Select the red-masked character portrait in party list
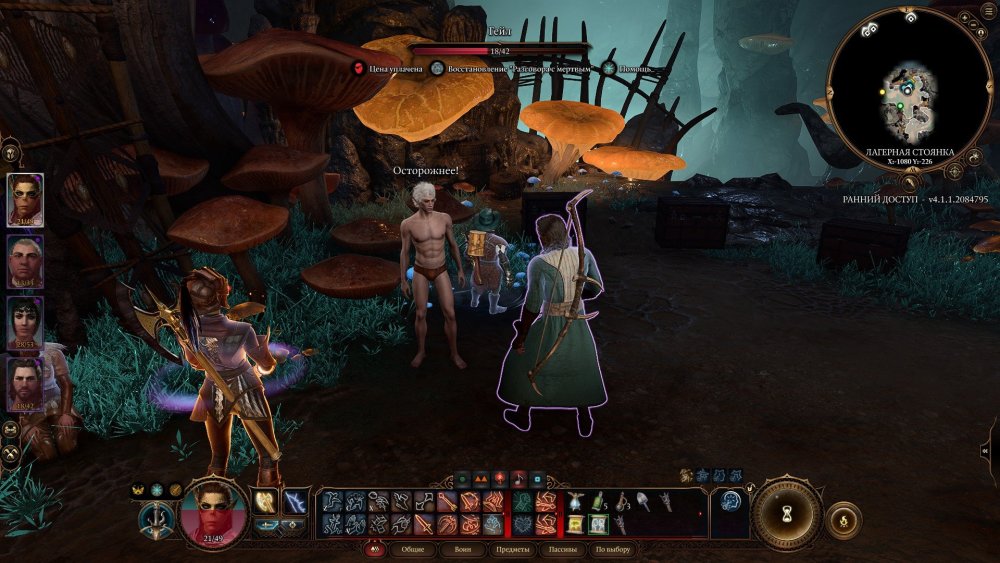The height and width of the screenshot is (563, 1000). (25, 200)
